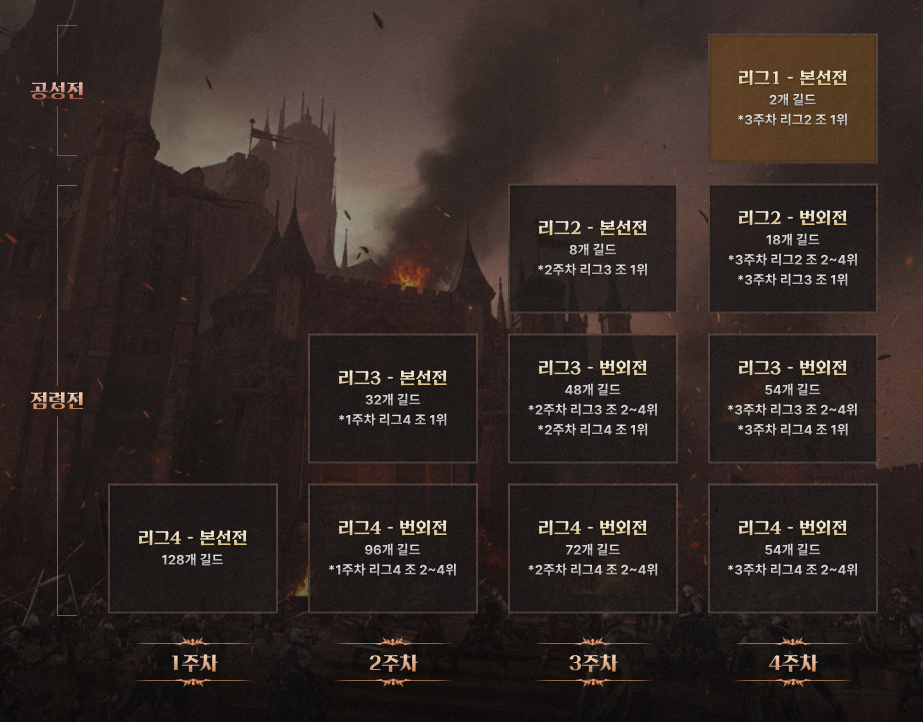The height and width of the screenshot is (722, 923).
Task: Select the 1주차 week label
Action: (192, 663)
